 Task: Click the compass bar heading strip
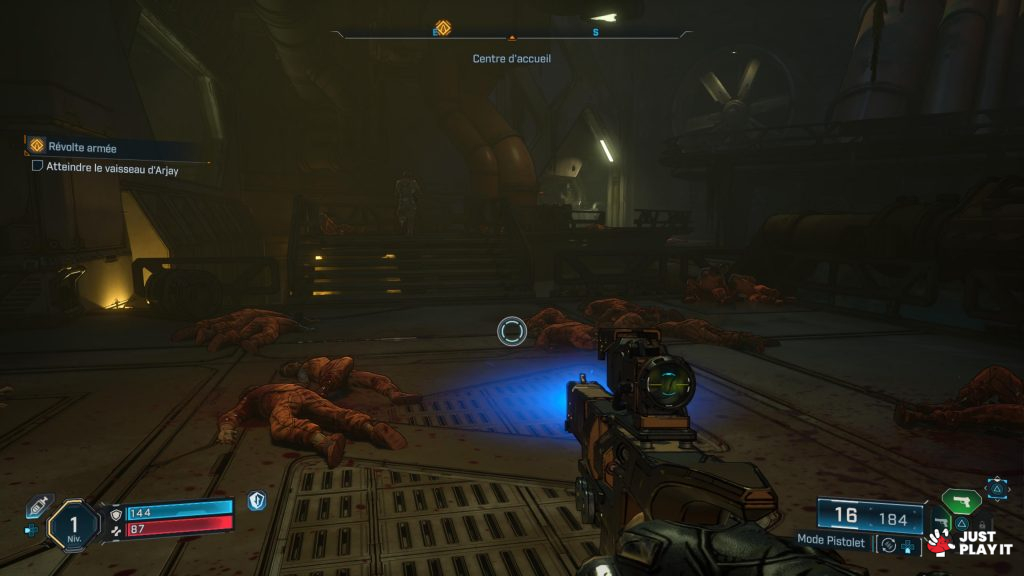point(512,33)
